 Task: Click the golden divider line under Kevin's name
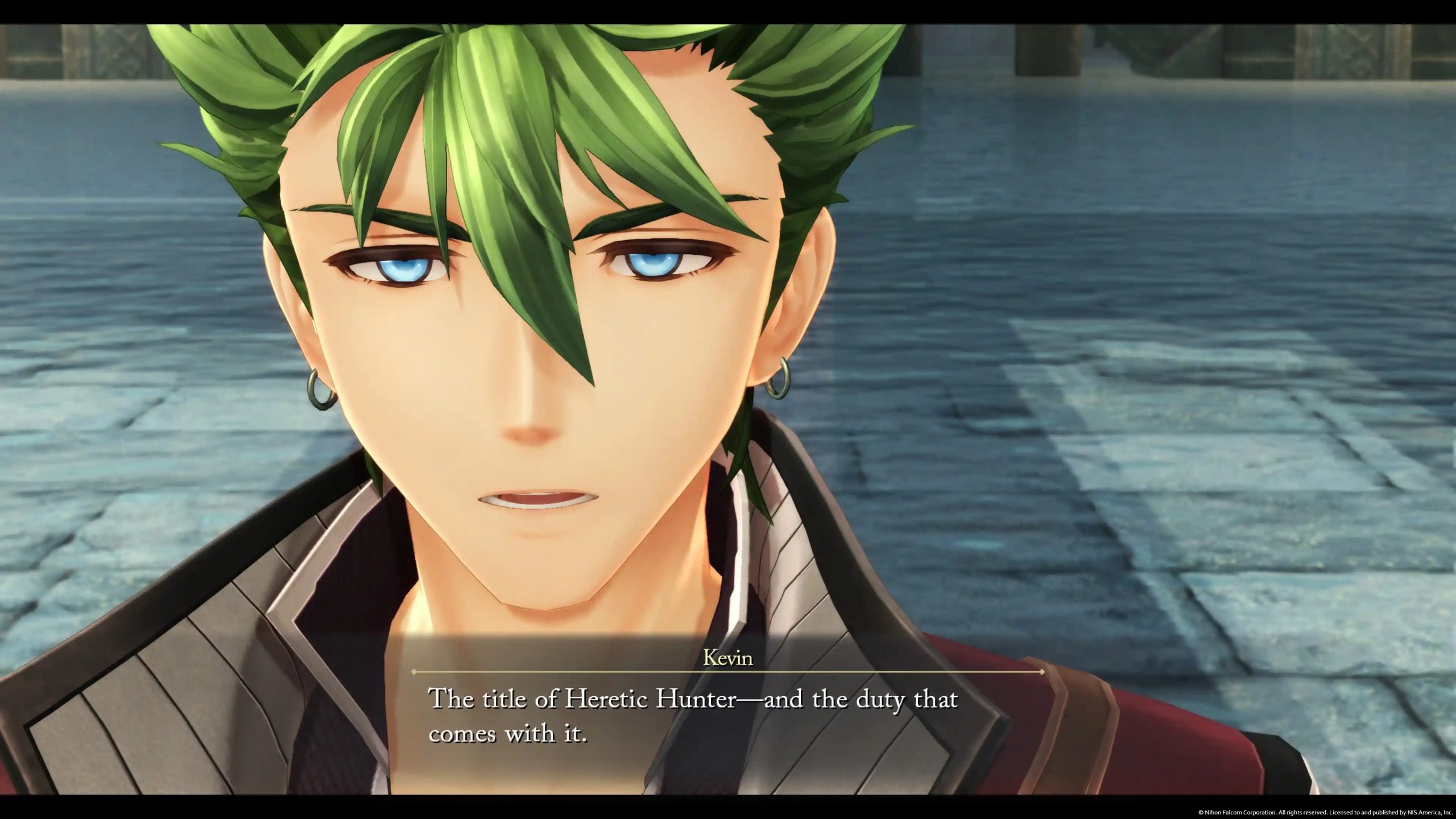tap(728, 673)
